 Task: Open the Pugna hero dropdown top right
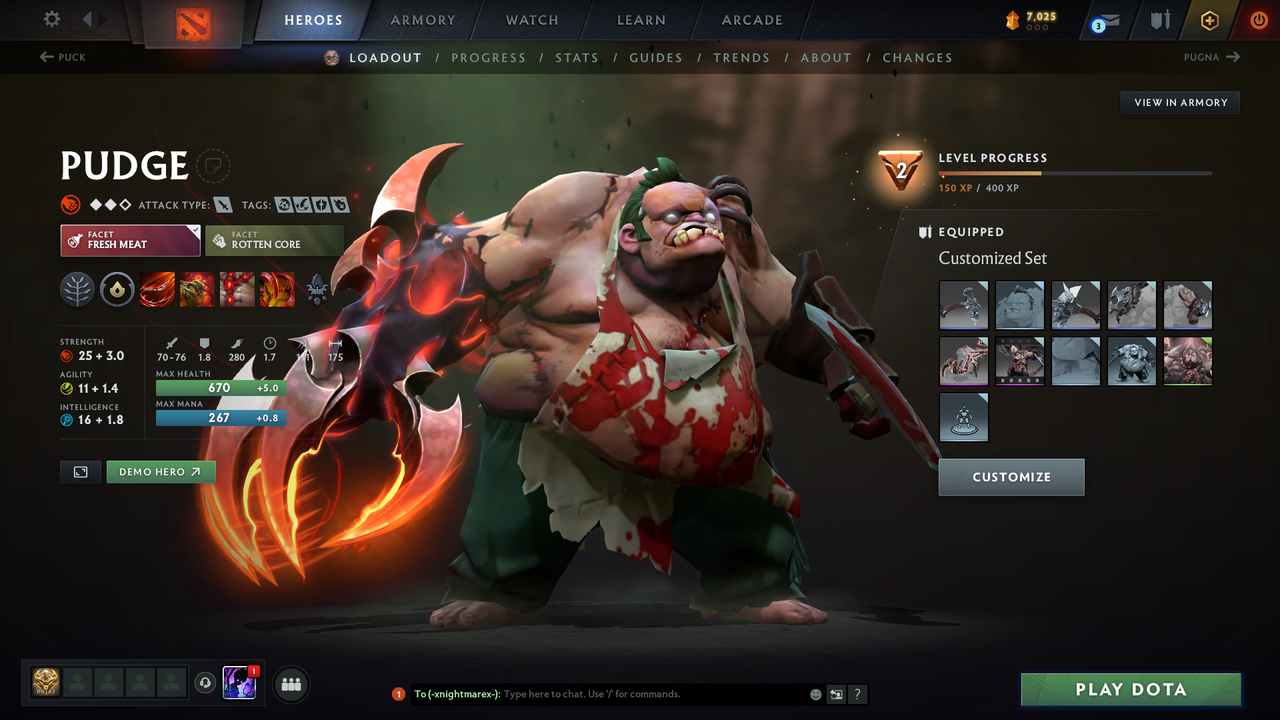(x=1211, y=57)
